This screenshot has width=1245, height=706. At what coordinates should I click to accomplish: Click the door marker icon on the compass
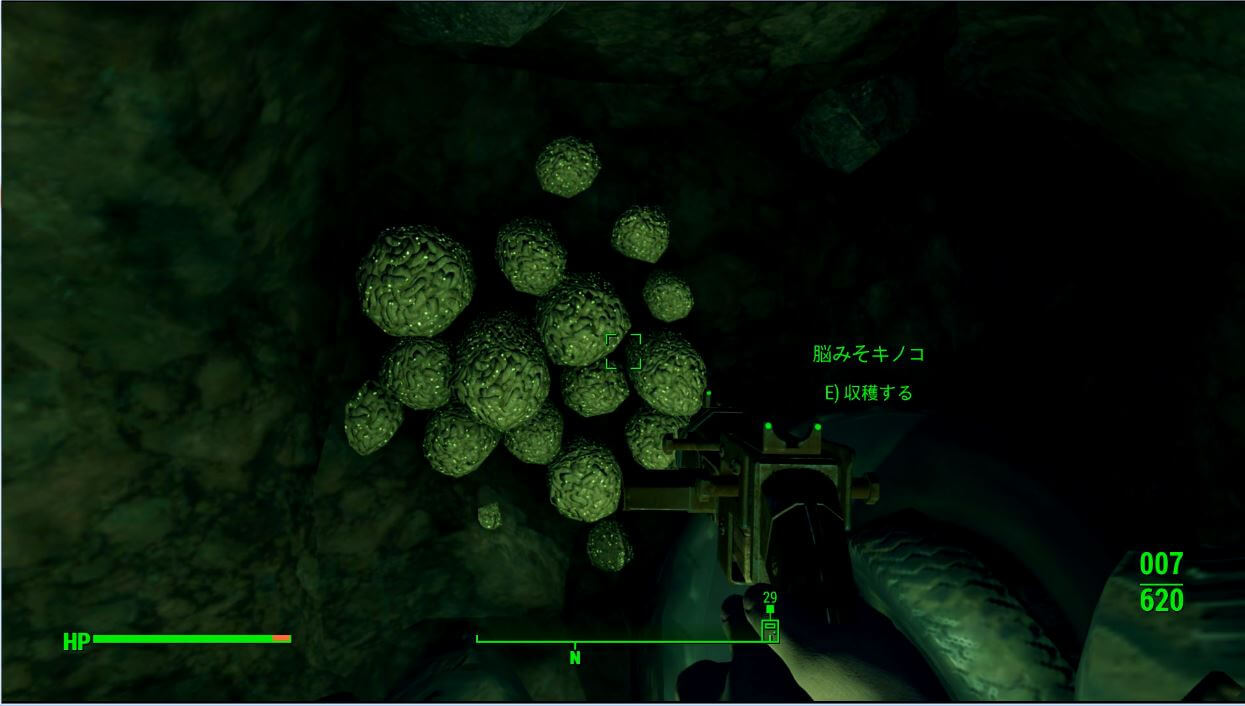[x=770, y=631]
